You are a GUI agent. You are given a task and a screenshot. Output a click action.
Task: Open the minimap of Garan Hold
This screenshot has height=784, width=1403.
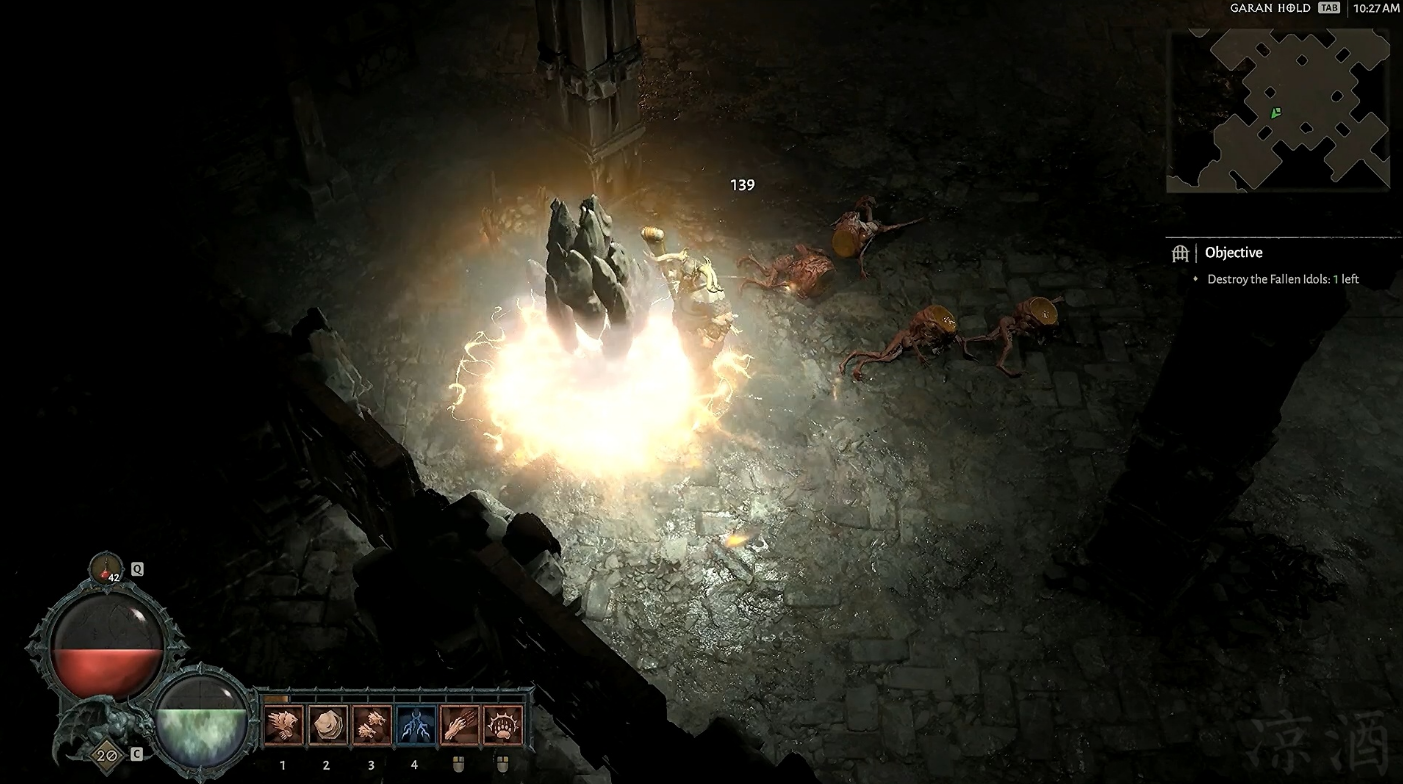click(x=1277, y=109)
